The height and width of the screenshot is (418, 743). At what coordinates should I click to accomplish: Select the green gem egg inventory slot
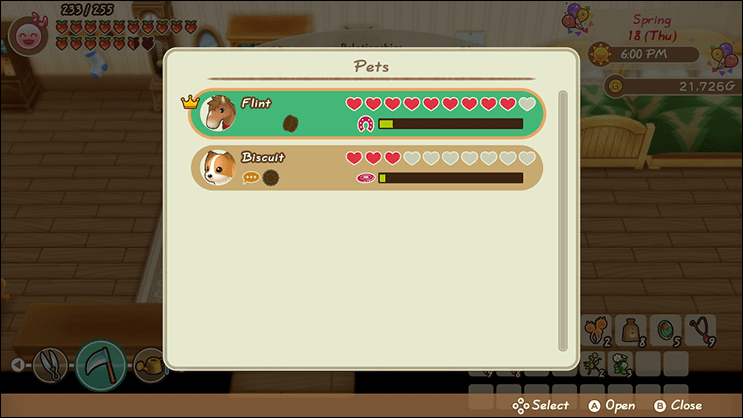coord(665,332)
